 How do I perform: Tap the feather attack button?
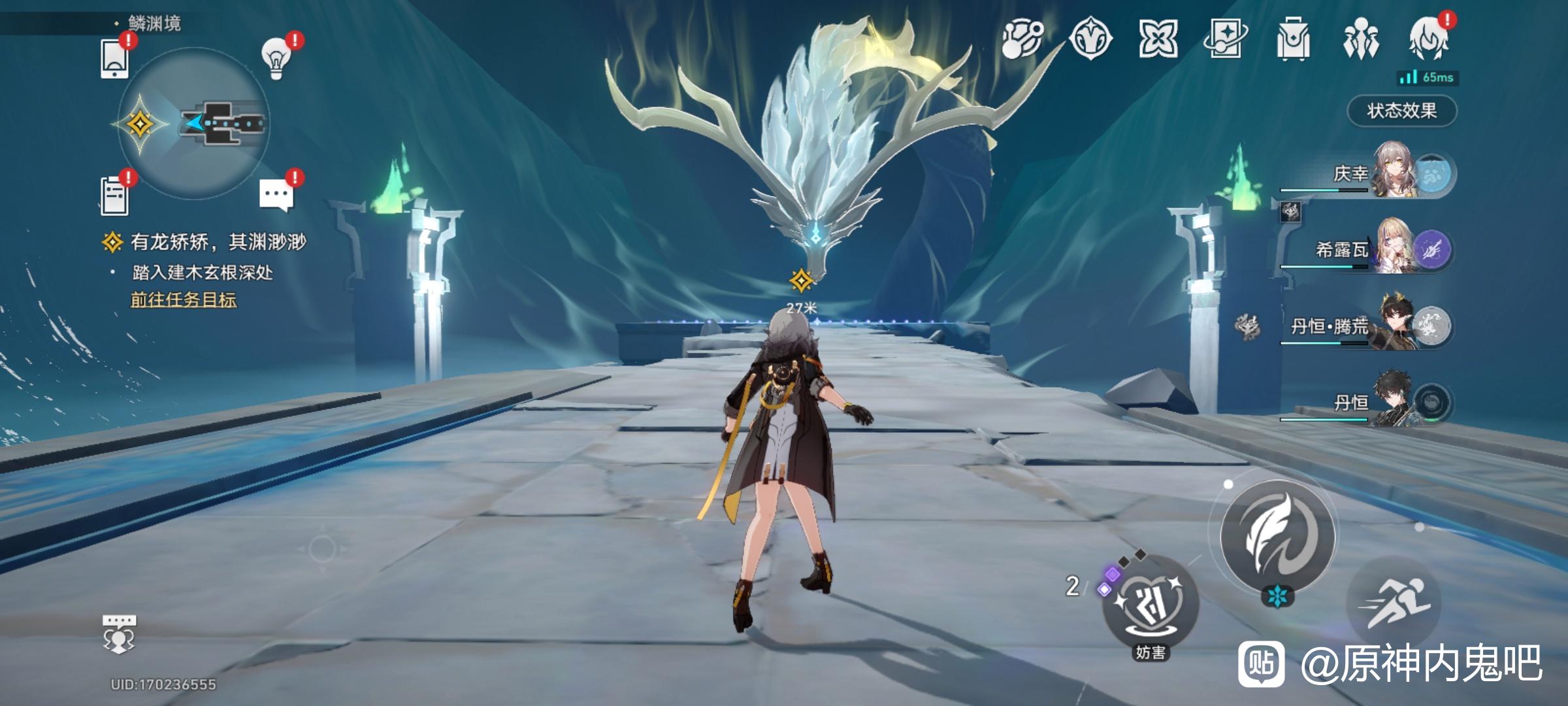coord(1277,535)
